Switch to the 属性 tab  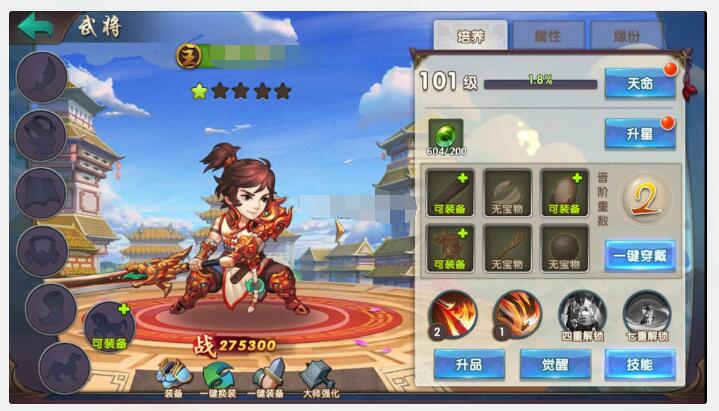547,36
